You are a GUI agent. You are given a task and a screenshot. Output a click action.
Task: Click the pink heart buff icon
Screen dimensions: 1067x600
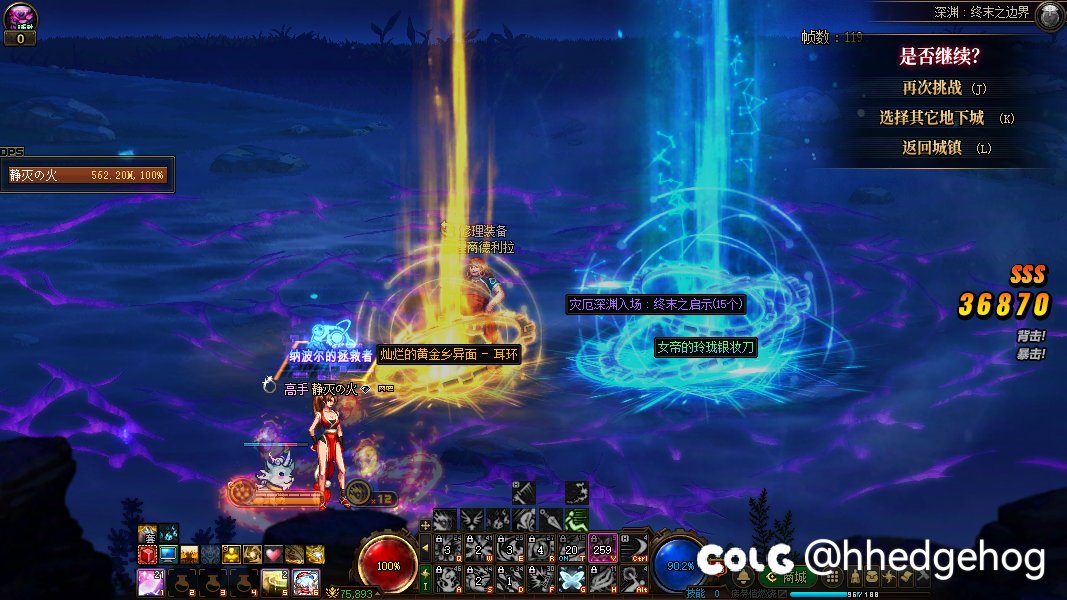point(273,554)
